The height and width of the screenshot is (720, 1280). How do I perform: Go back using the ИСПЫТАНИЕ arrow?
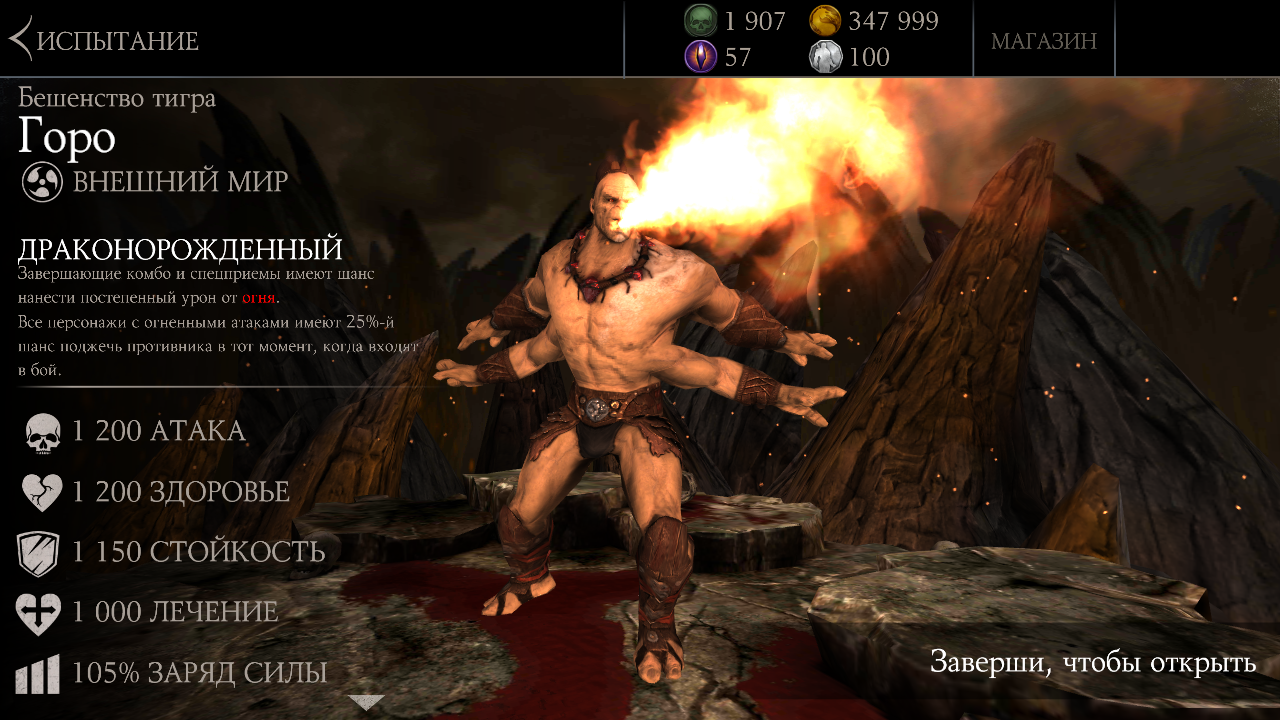pos(20,40)
